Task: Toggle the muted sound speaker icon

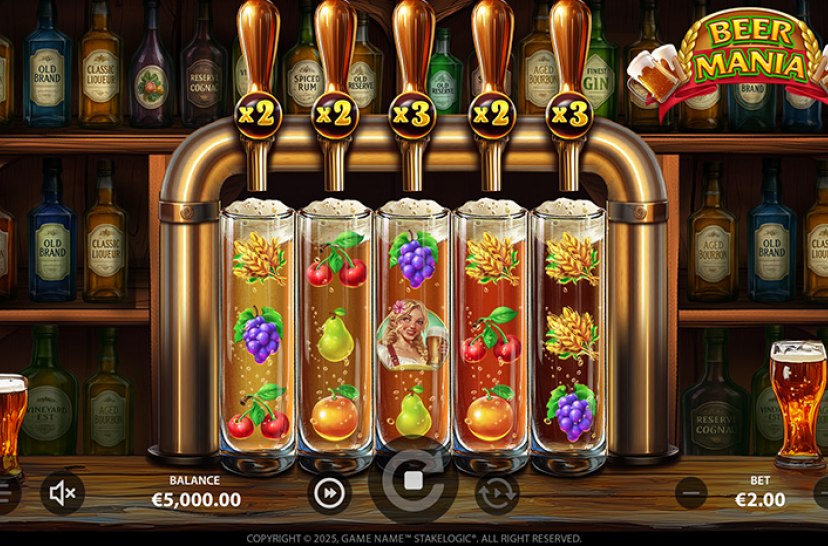Action: point(62,492)
